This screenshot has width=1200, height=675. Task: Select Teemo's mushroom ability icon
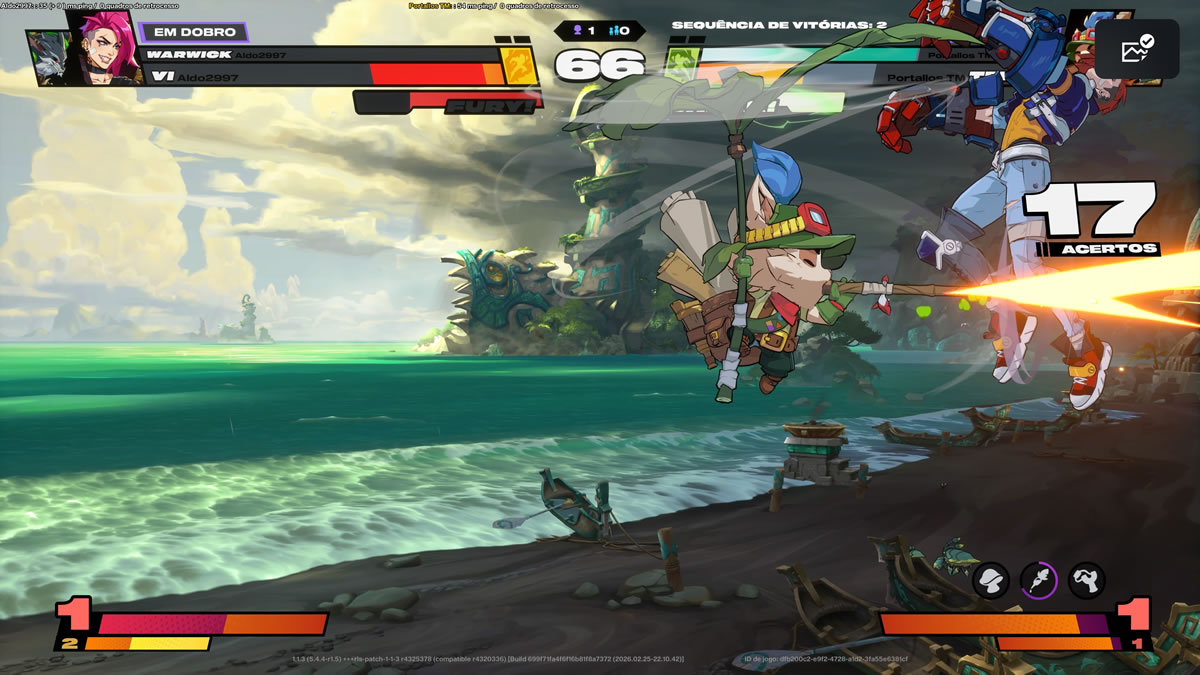991,579
